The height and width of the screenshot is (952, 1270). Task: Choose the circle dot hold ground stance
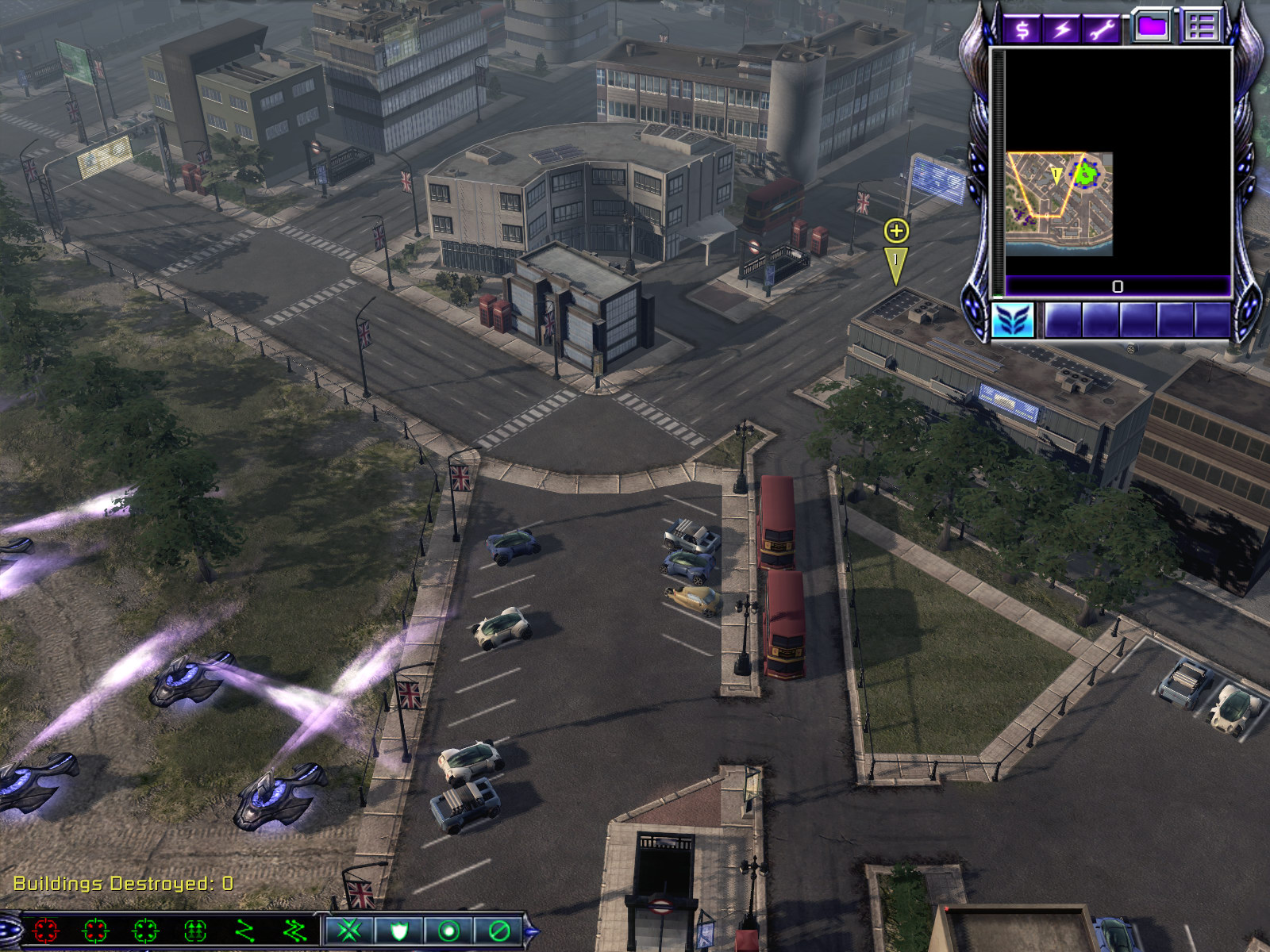click(x=448, y=930)
